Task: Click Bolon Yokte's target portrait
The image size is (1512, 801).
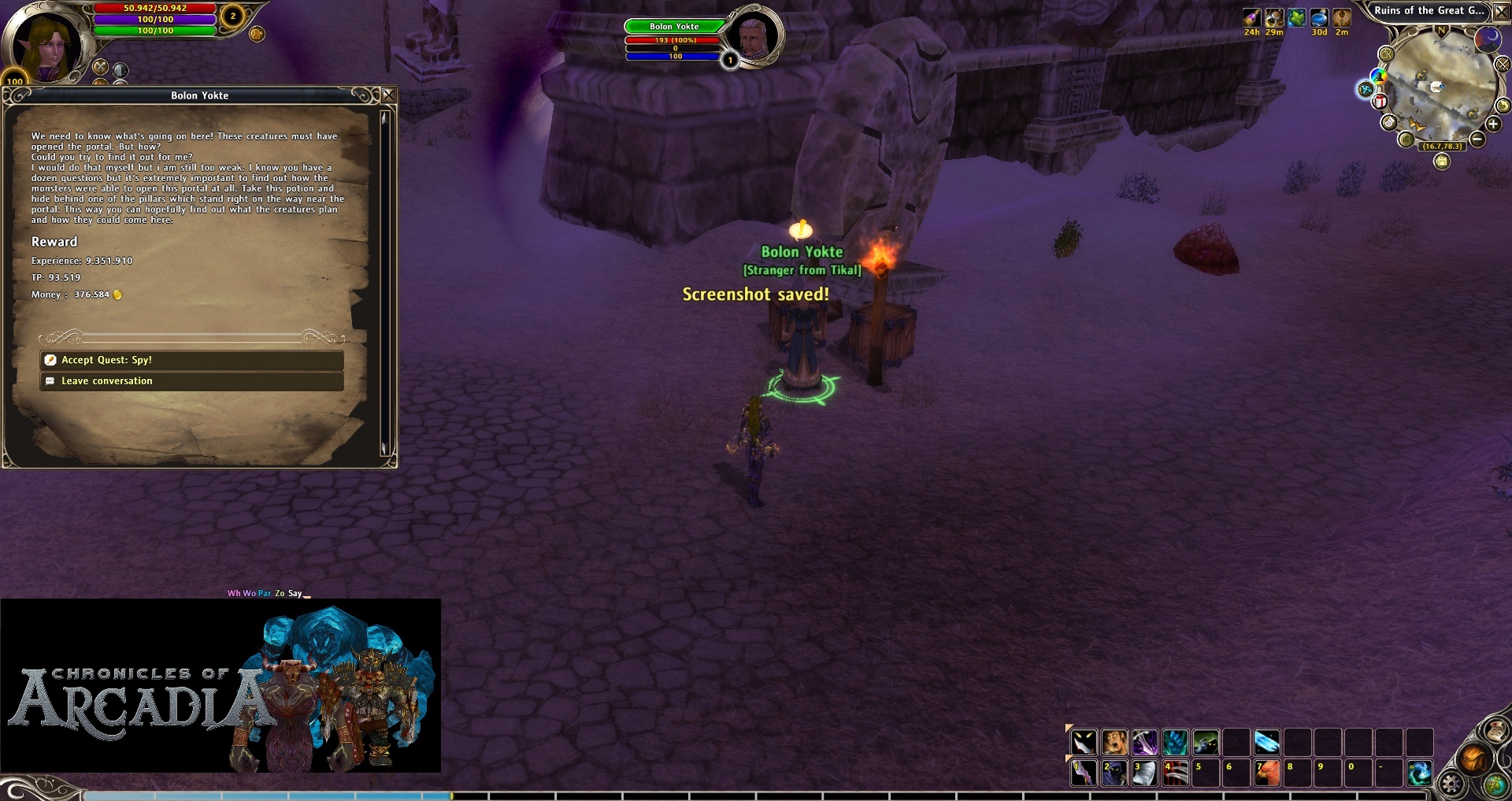Action: click(x=754, y=37)
